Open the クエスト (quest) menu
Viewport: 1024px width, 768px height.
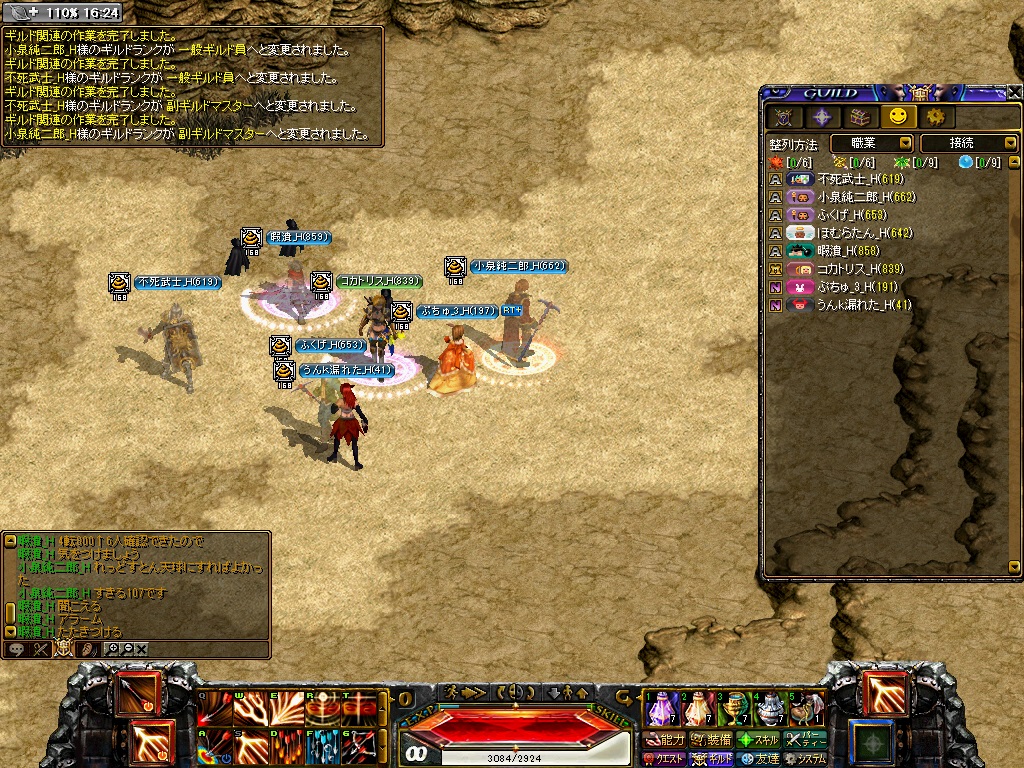point(665,759)
